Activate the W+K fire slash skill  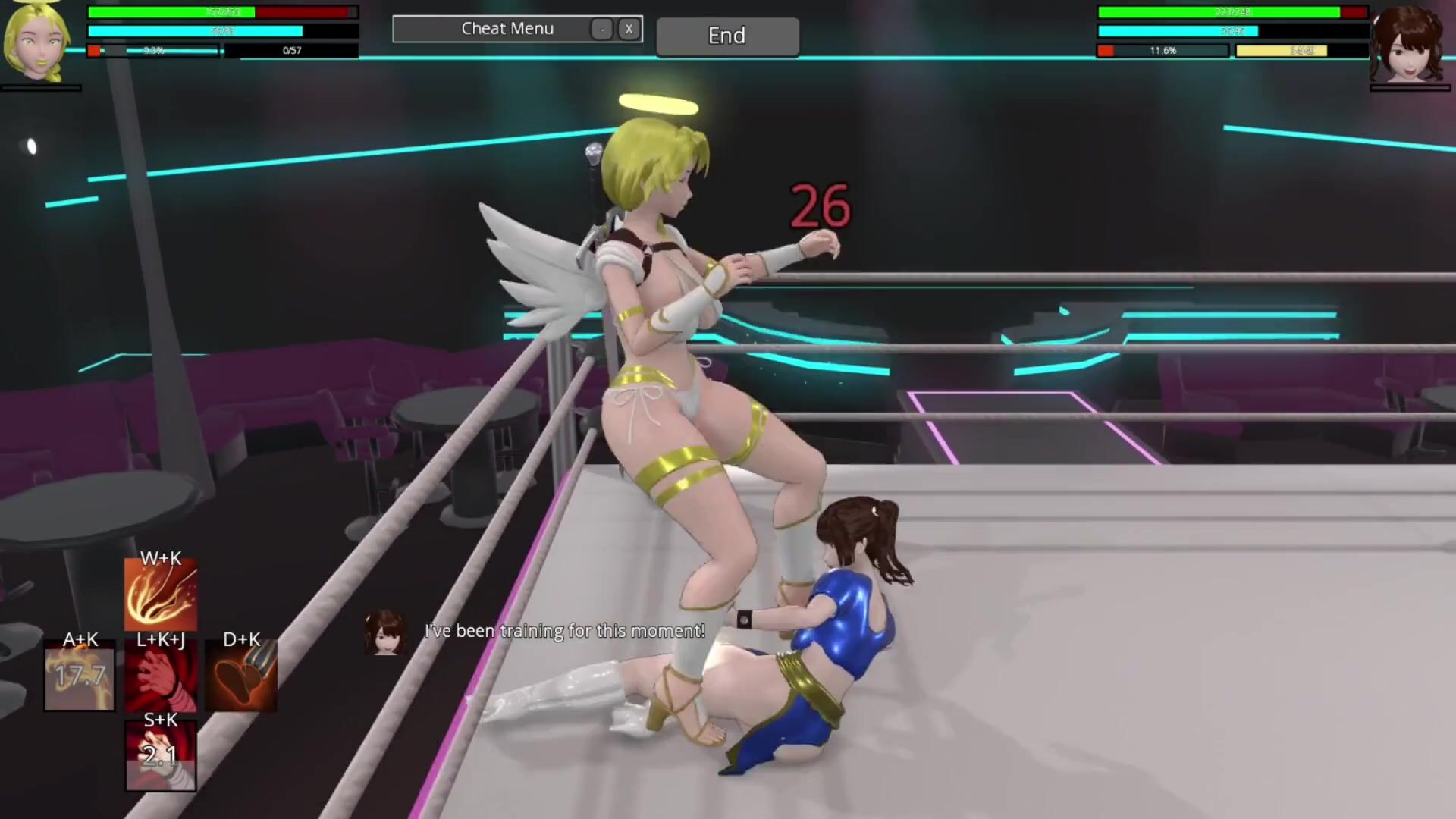(x=161, y=596)
